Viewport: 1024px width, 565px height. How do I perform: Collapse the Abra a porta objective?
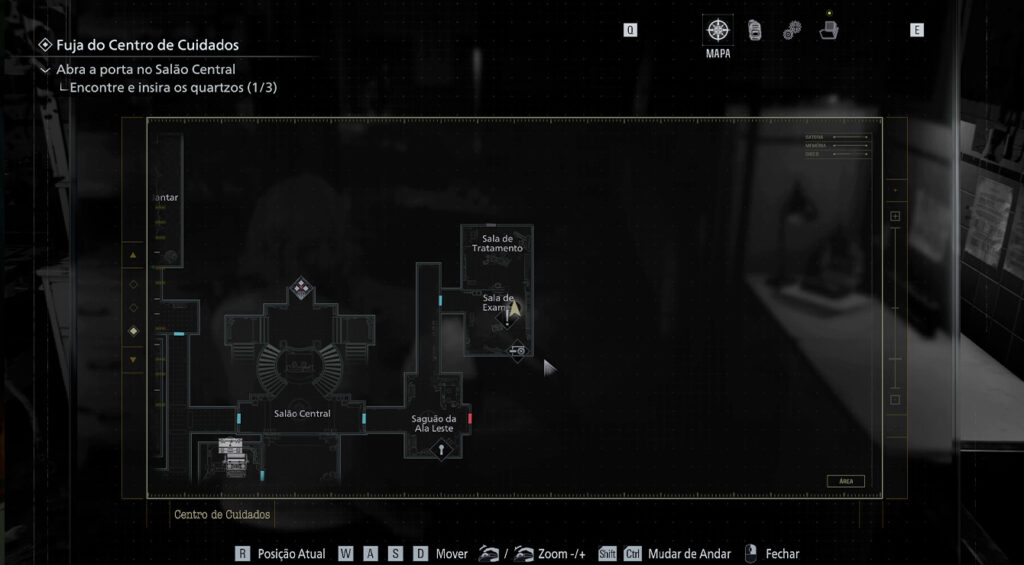pyautogui.click(x=45, y=70)
